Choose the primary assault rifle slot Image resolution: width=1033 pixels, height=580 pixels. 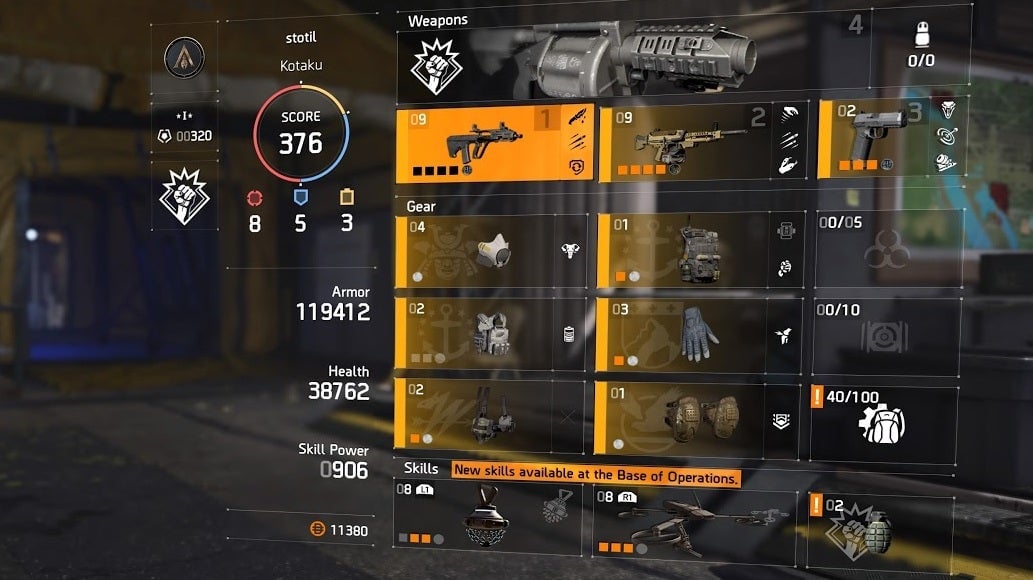pyautogui.click(x=495, y=143)
